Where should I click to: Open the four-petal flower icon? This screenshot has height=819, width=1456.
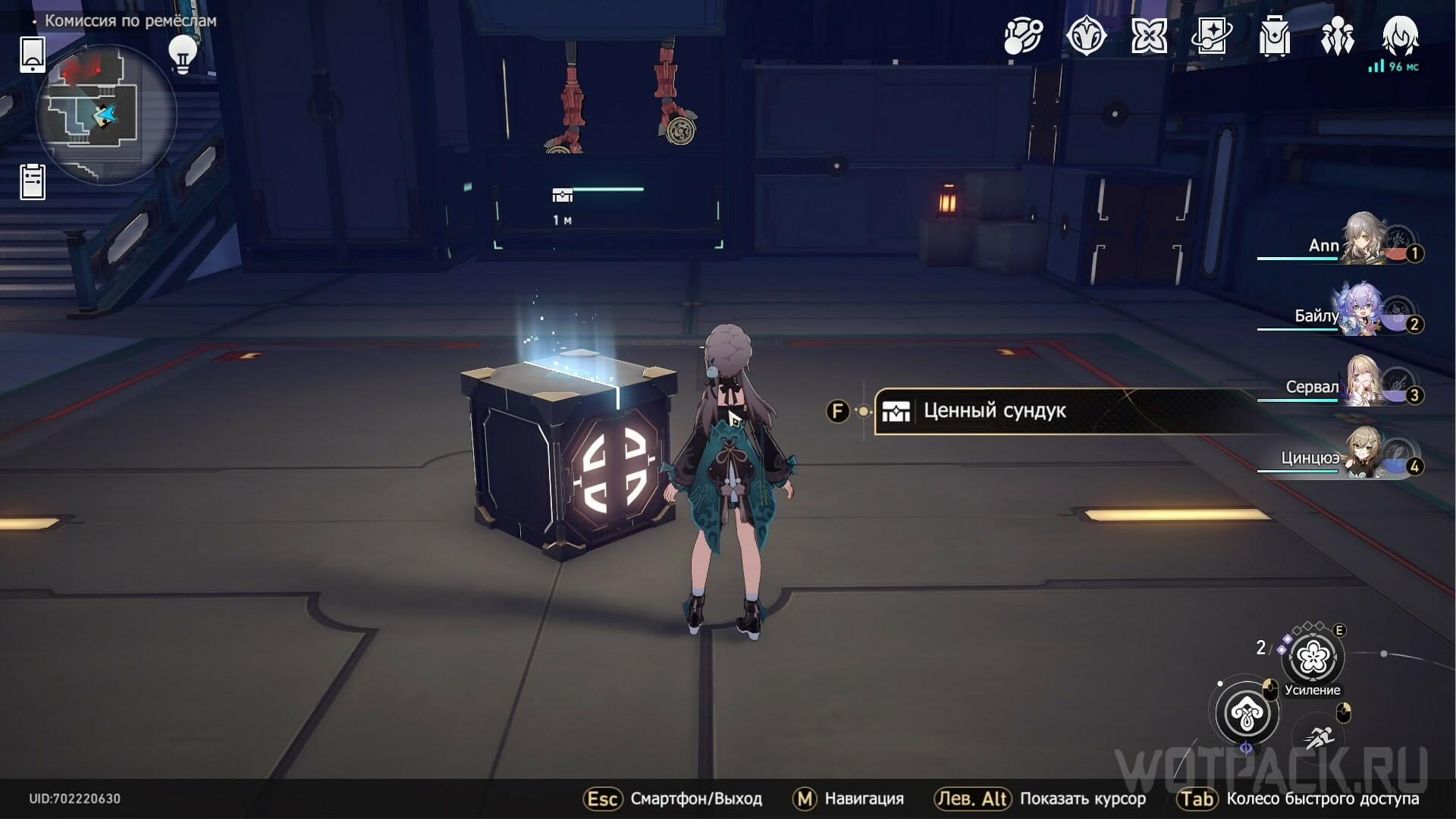1149,36
